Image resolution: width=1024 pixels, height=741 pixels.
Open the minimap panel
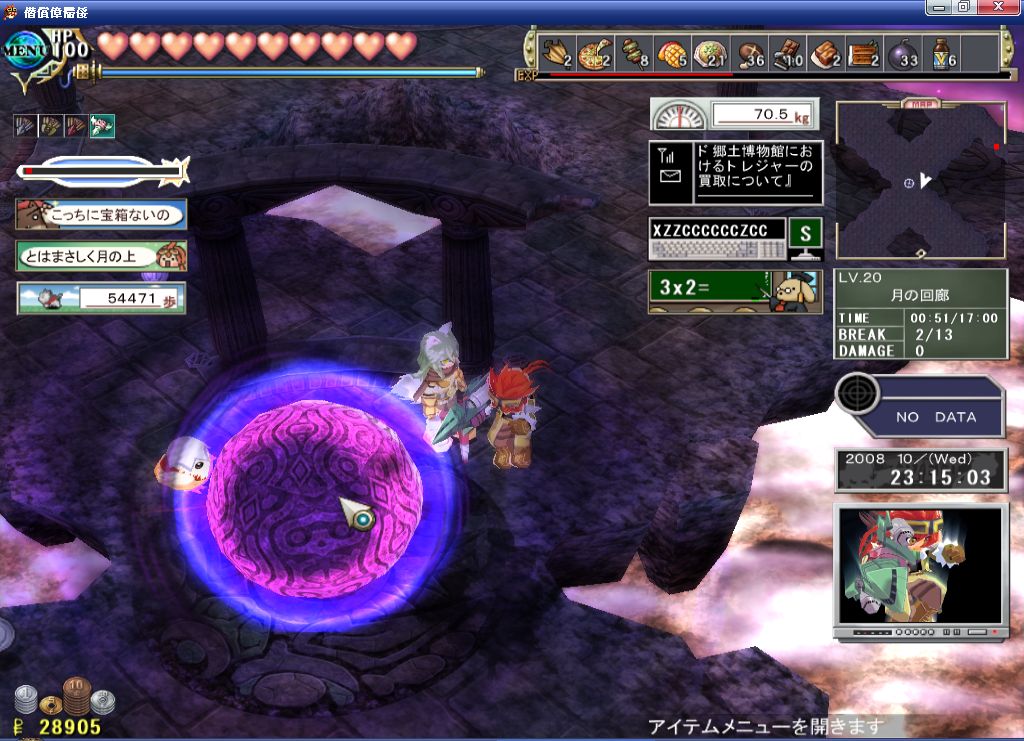tap(920, 181)
